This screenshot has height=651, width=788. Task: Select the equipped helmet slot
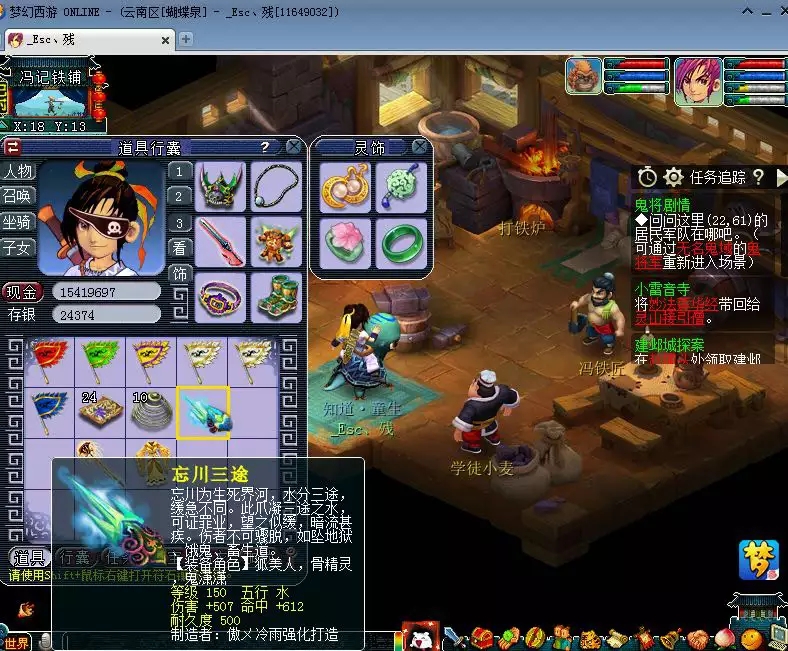pyautogui.click(x=221, y=187)
